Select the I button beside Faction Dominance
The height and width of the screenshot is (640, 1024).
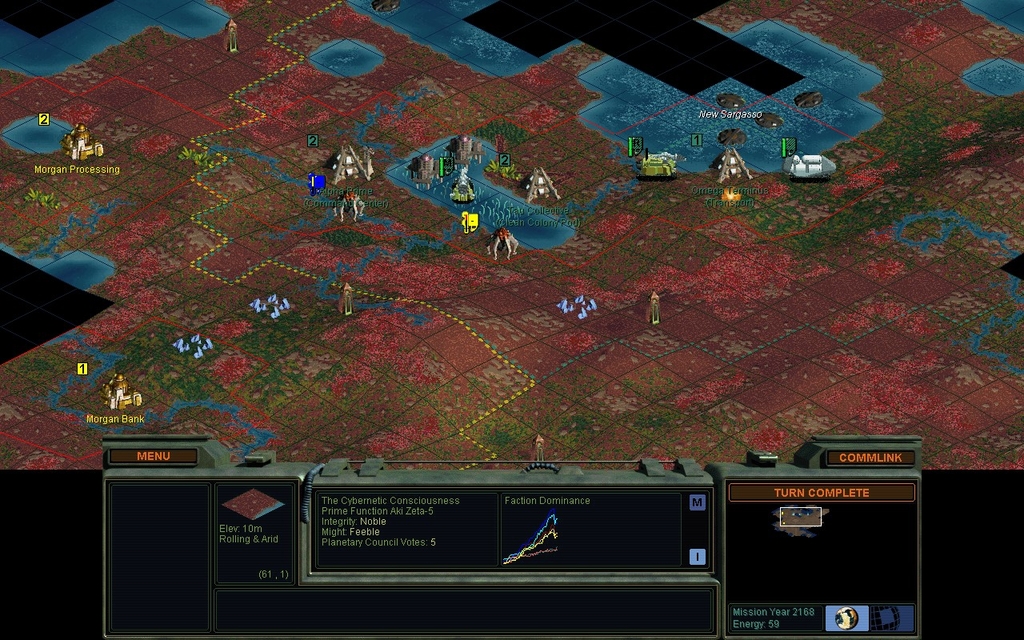tap(697, 557)
